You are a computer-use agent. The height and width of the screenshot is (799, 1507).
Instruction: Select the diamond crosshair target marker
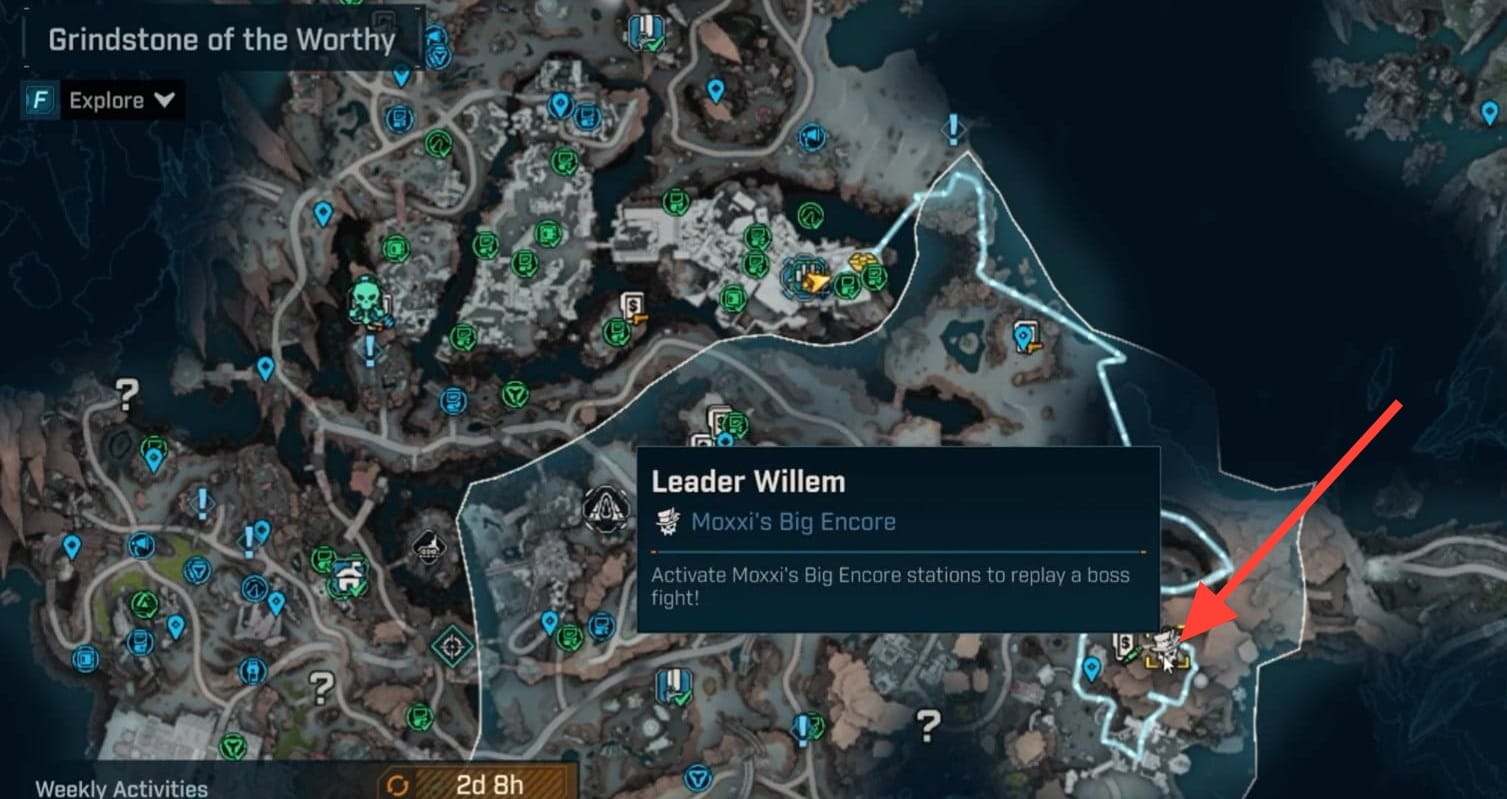451,646
